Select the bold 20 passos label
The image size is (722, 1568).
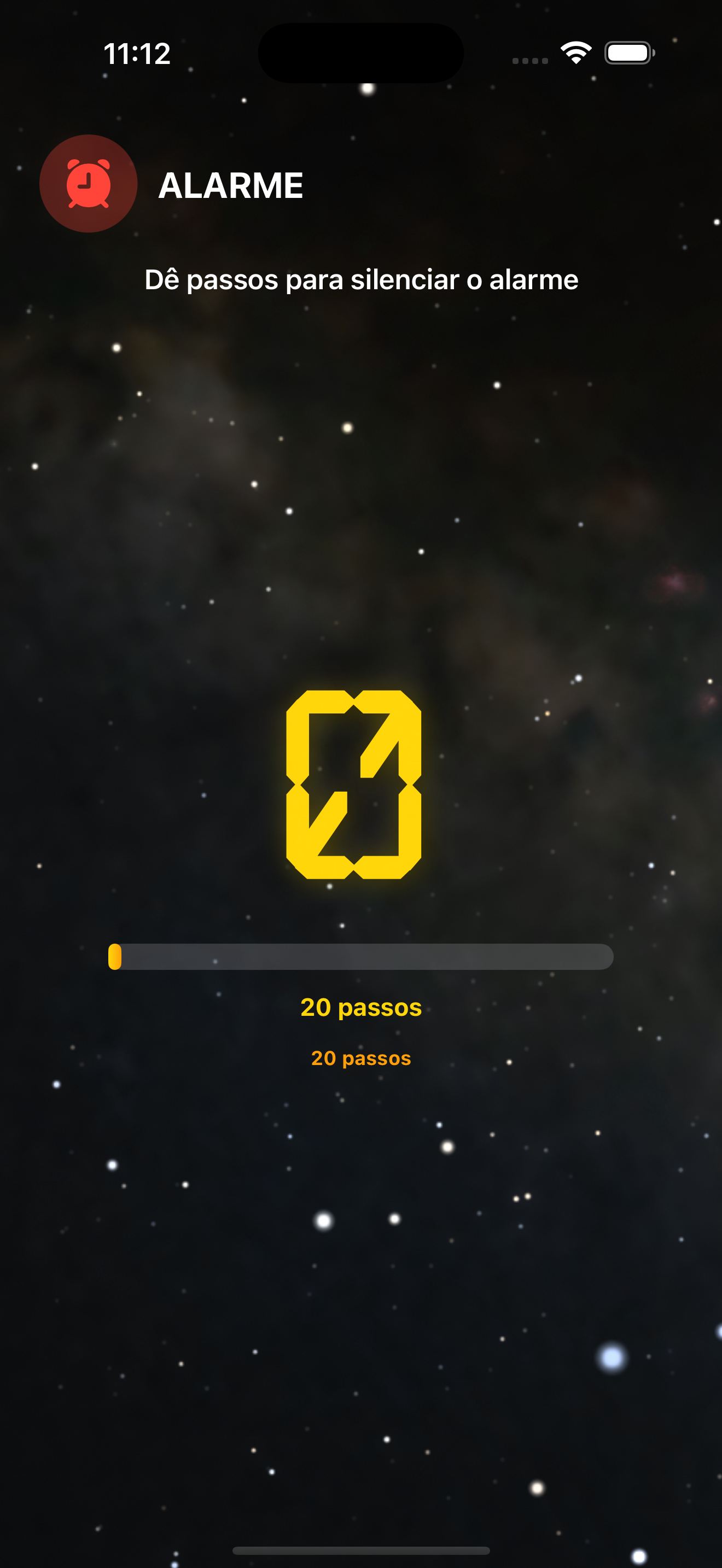[362, 1008]
